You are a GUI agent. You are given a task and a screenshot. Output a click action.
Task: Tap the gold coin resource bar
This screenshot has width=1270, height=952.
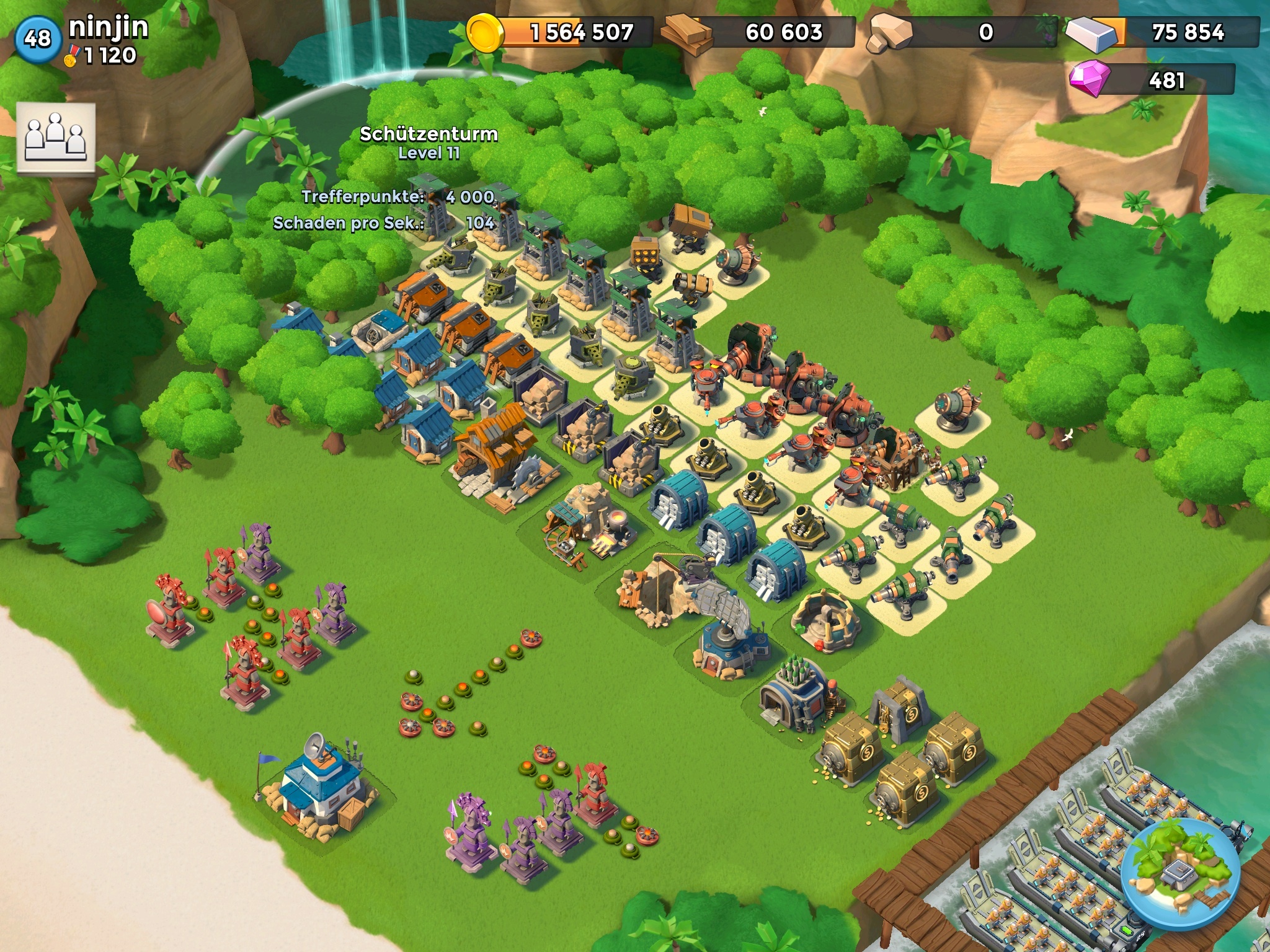[x=561, y=32]
